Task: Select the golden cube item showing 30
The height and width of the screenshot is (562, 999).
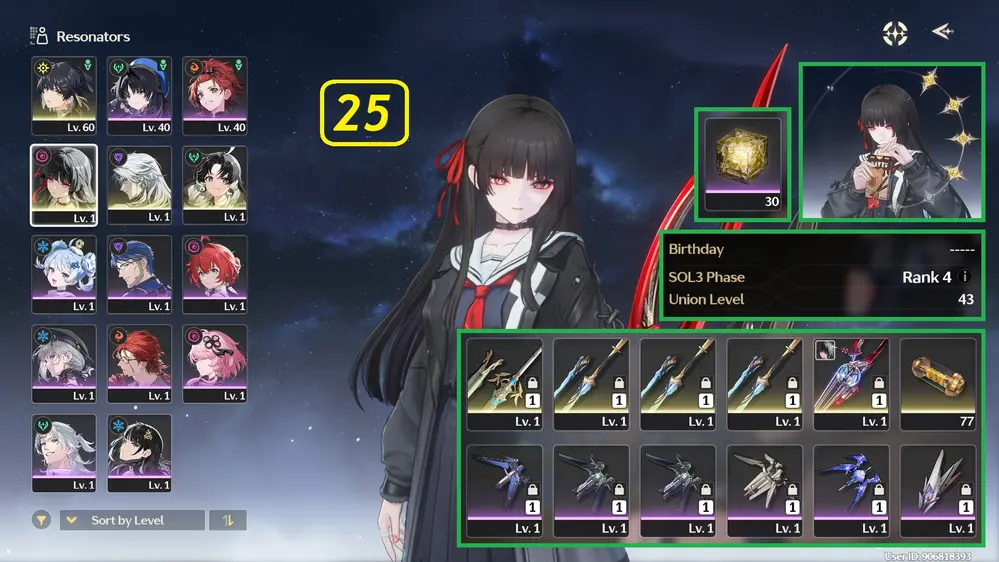Action: click(742, 162)
